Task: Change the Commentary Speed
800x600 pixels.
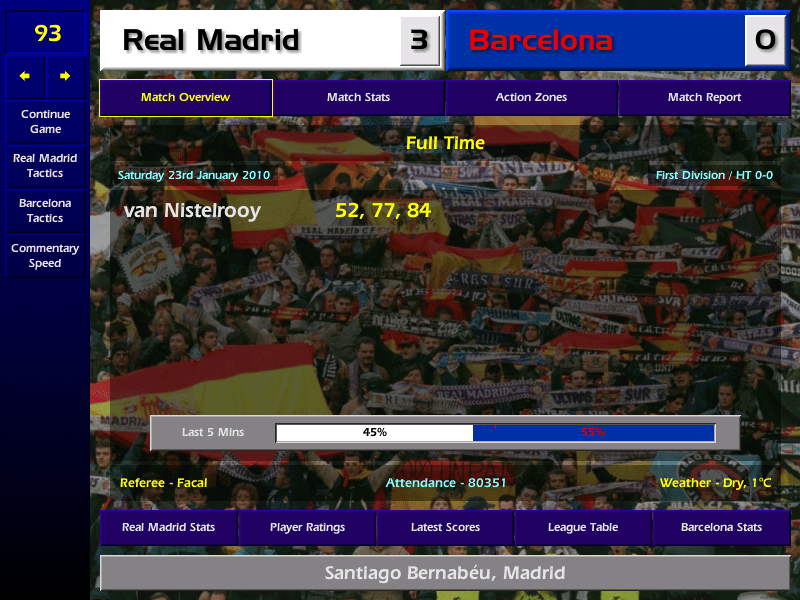Action: tap(45, 255)
